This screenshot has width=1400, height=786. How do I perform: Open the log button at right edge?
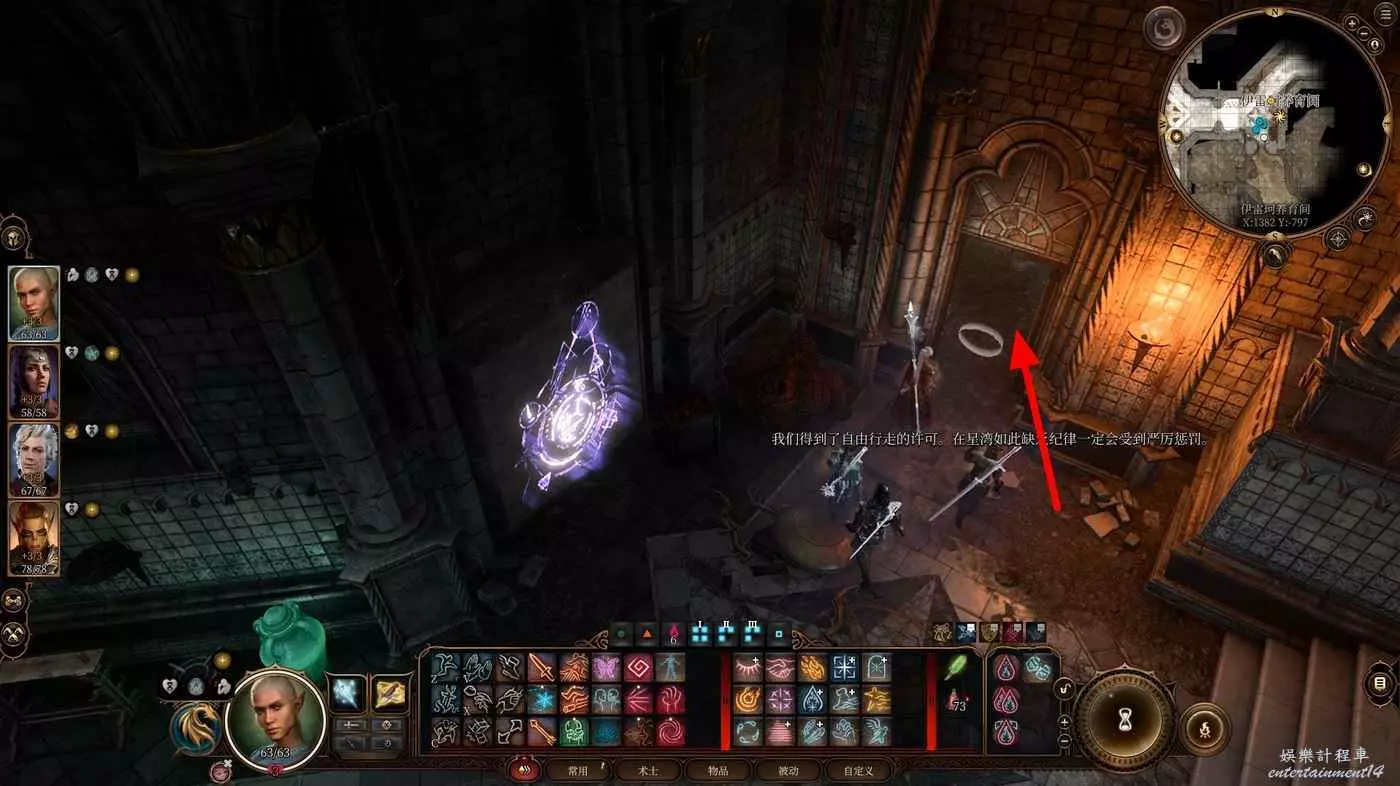click(x=1381, y=684)
